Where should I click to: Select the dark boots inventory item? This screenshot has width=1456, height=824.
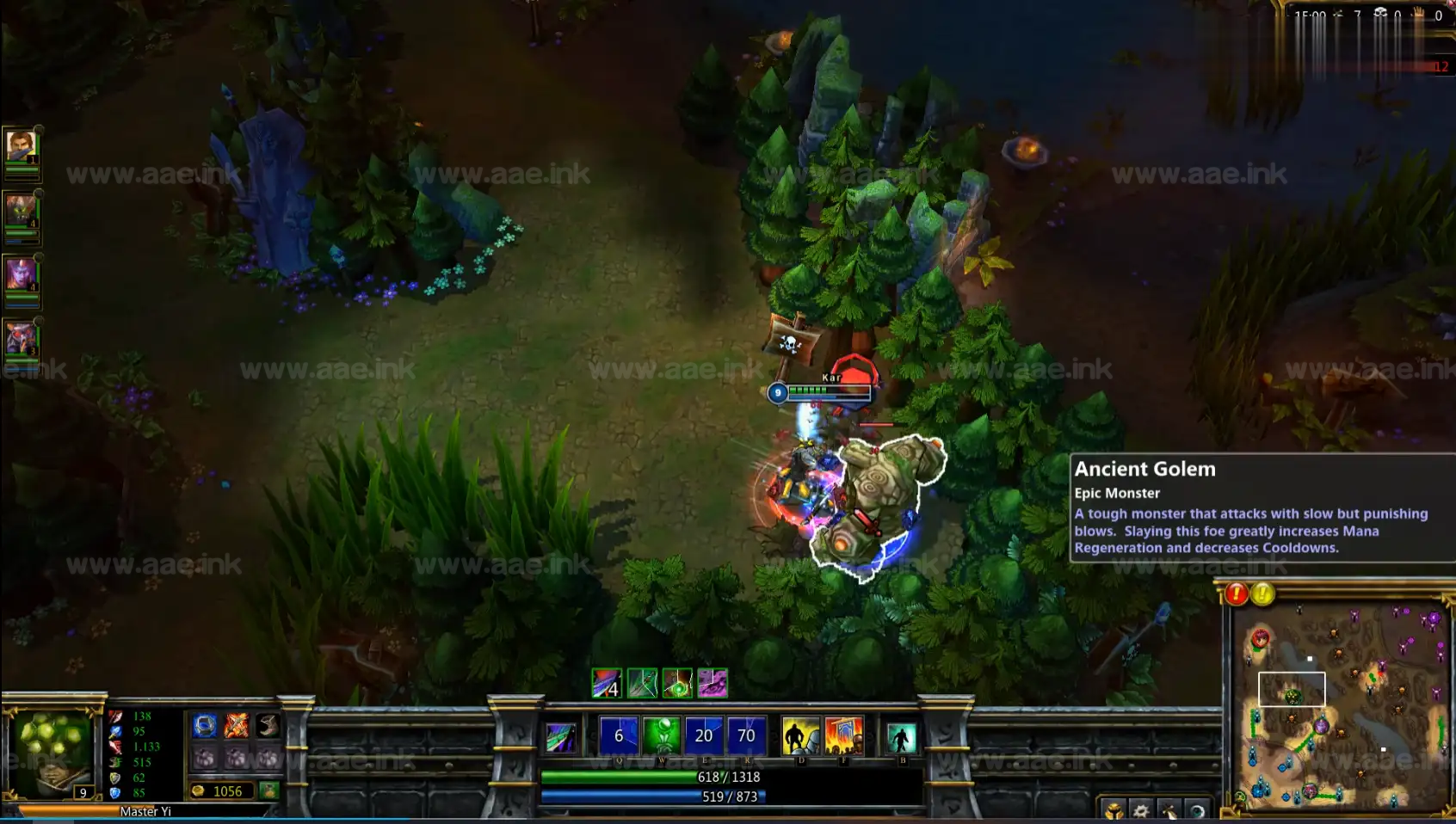click(x=268, y=726)
